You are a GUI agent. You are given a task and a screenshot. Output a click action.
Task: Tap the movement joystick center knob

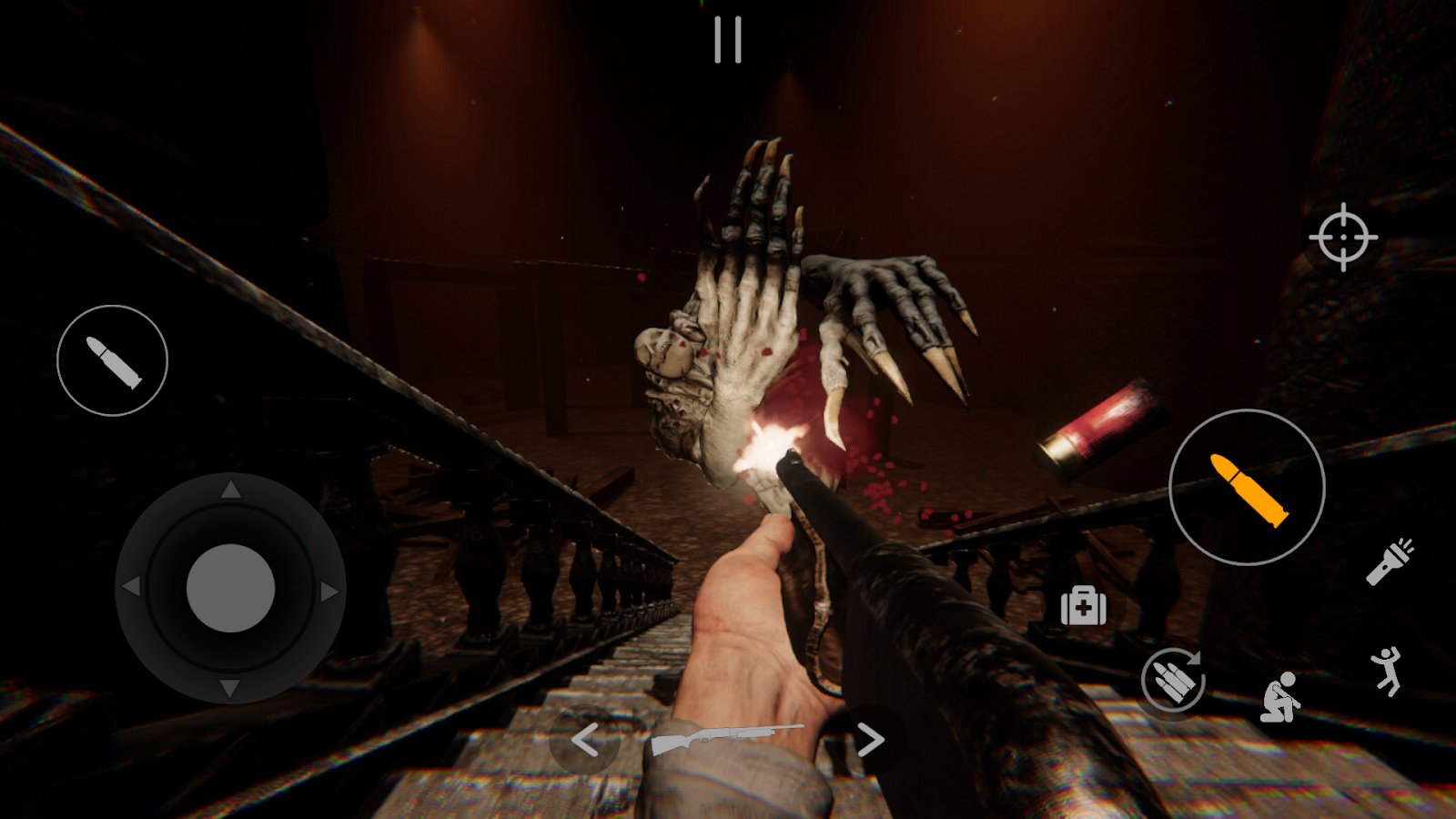point(230,588)
